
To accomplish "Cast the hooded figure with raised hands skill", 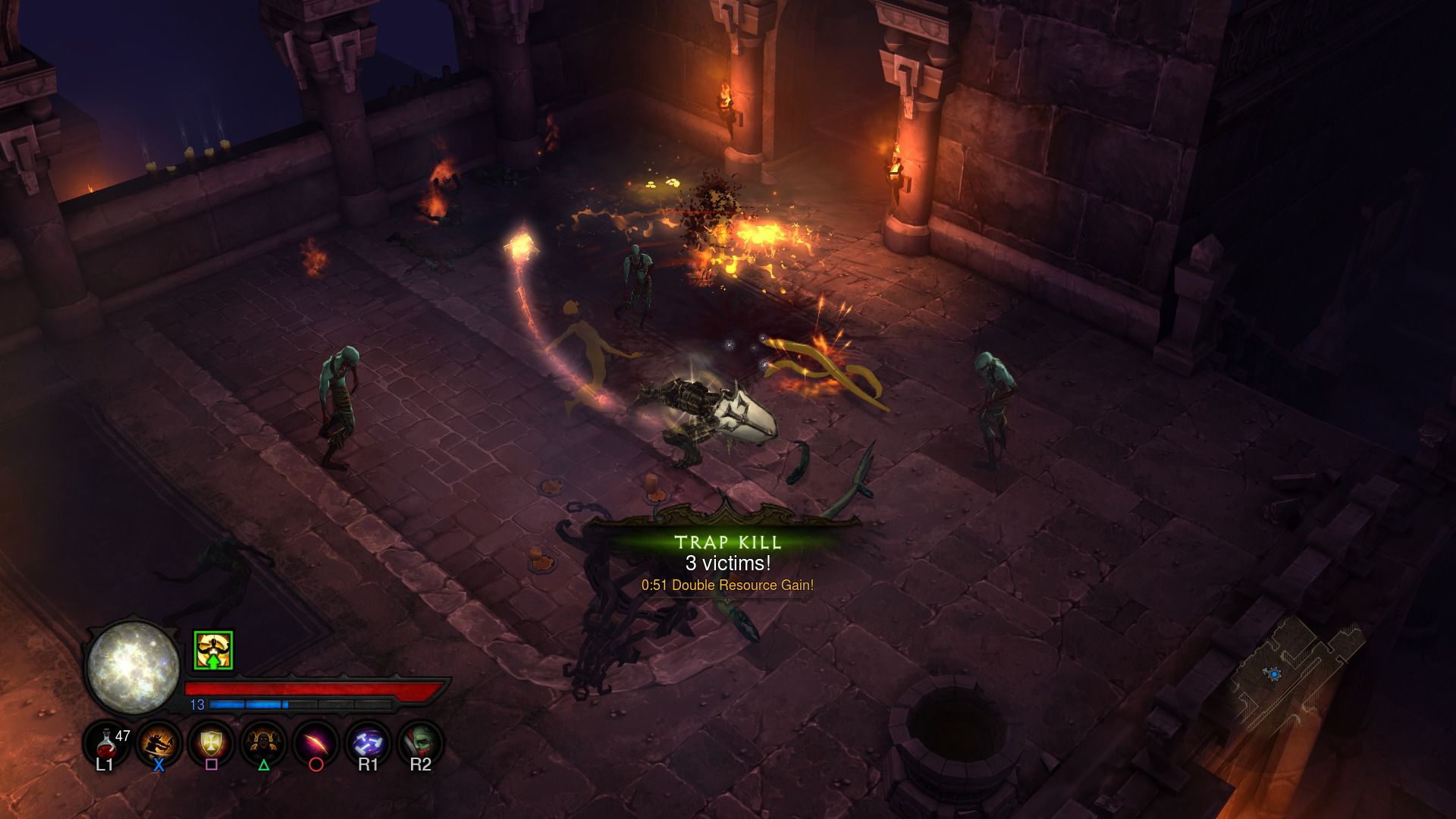I will [263, 741].
